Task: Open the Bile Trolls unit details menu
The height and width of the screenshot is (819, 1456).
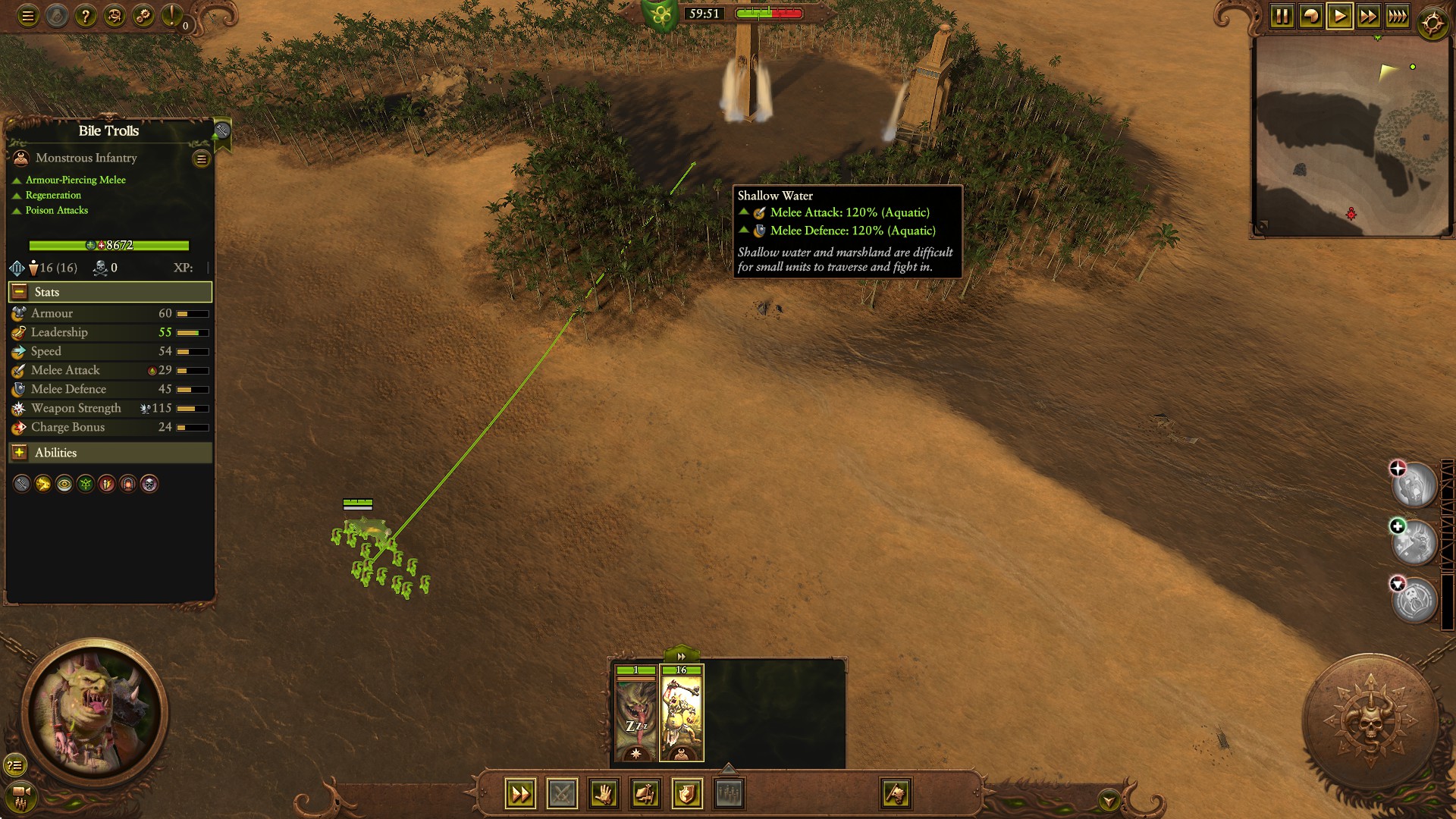Action: [200, 159]
